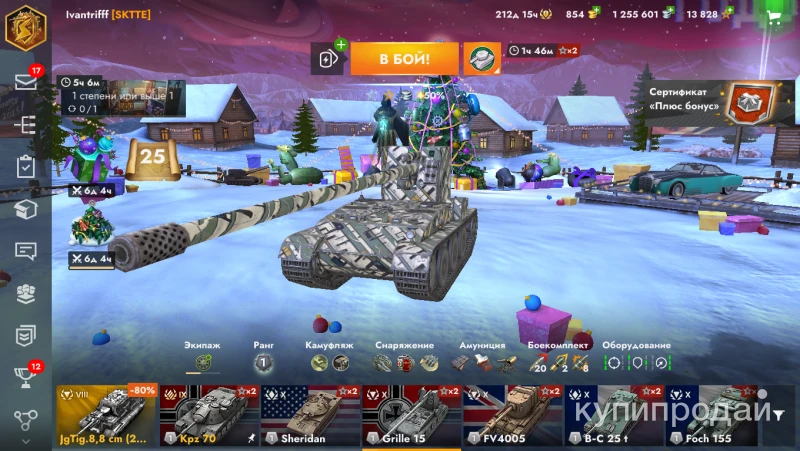800x451 pixels.
Task: Open the chat from the sidebar
Action: coord(25,251)
